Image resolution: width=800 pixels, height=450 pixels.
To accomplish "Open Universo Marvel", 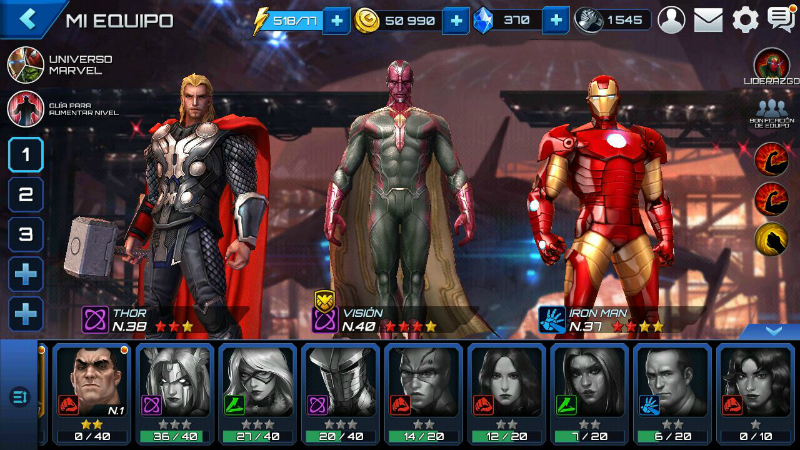I will tap(24, 65).
